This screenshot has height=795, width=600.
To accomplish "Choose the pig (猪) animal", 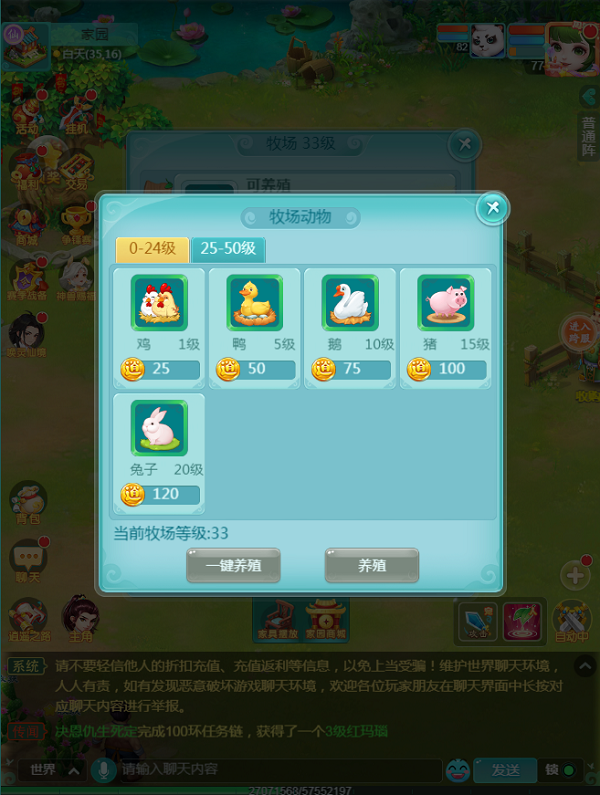I will pyautogui.click(x=446, y=304).
